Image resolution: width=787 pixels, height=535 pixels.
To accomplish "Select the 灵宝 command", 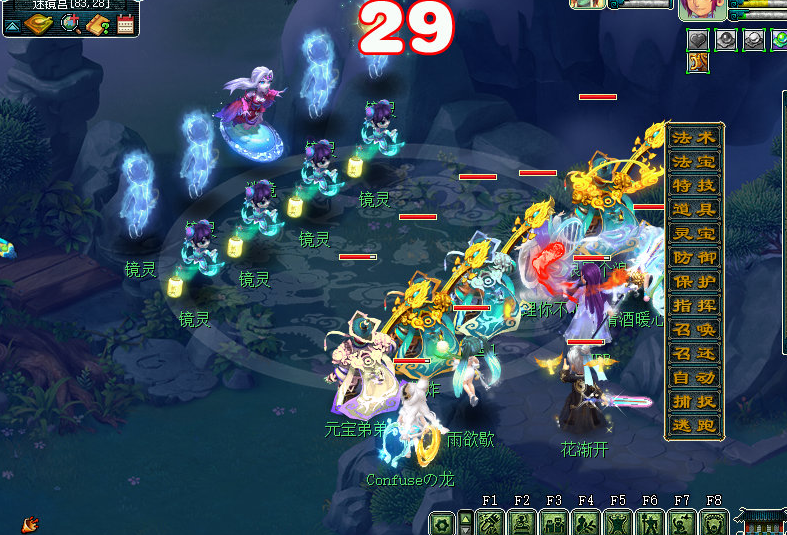I will pos(694,234).
